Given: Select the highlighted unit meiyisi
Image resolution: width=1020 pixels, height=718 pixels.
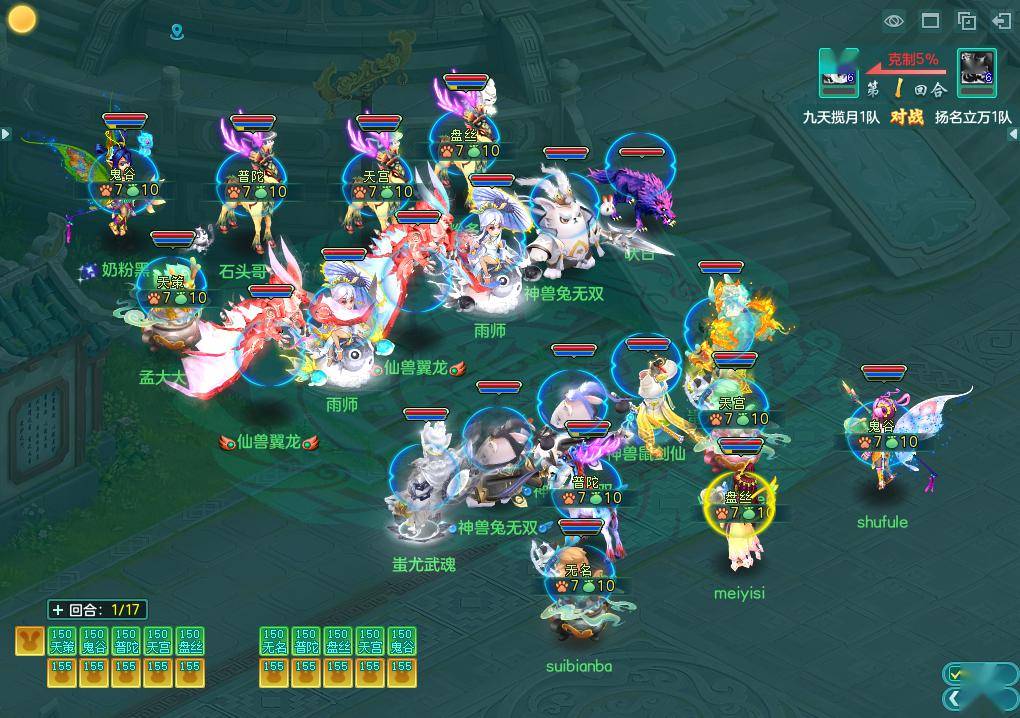Looking at the screenshot, I should pyautogui.click(x=740, y=520).
